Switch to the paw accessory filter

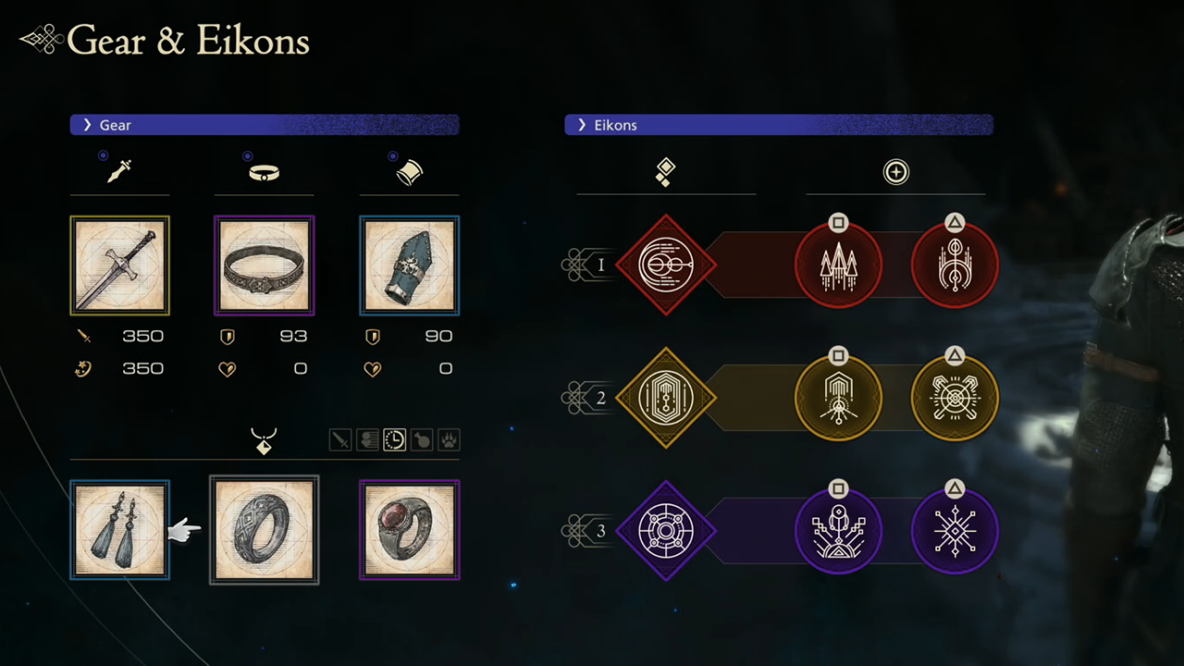pos(449,440)
